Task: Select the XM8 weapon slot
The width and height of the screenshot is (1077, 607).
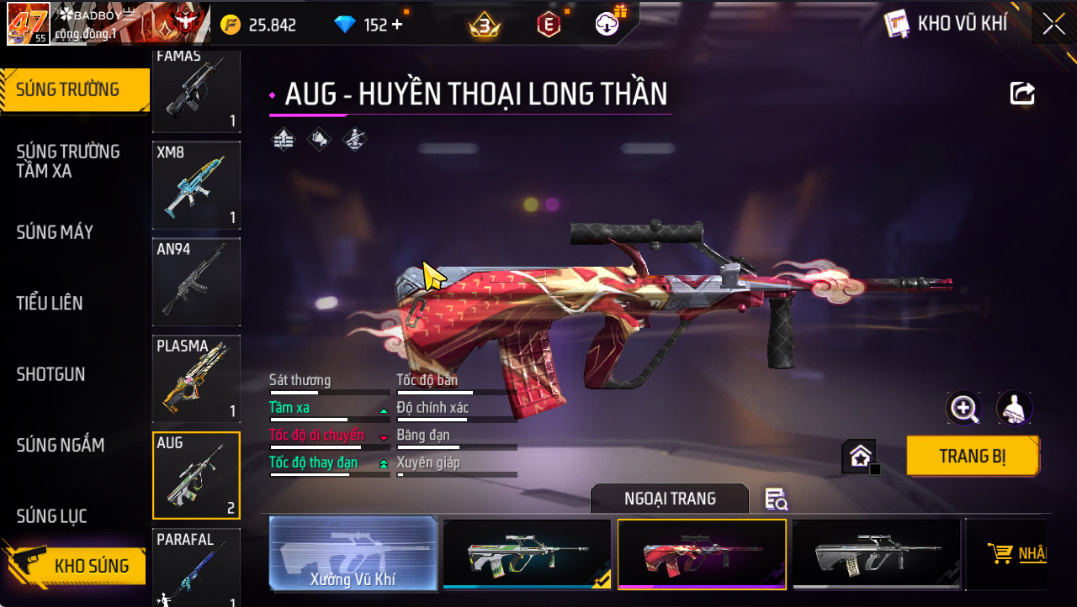Action: (x=196, y=186)
